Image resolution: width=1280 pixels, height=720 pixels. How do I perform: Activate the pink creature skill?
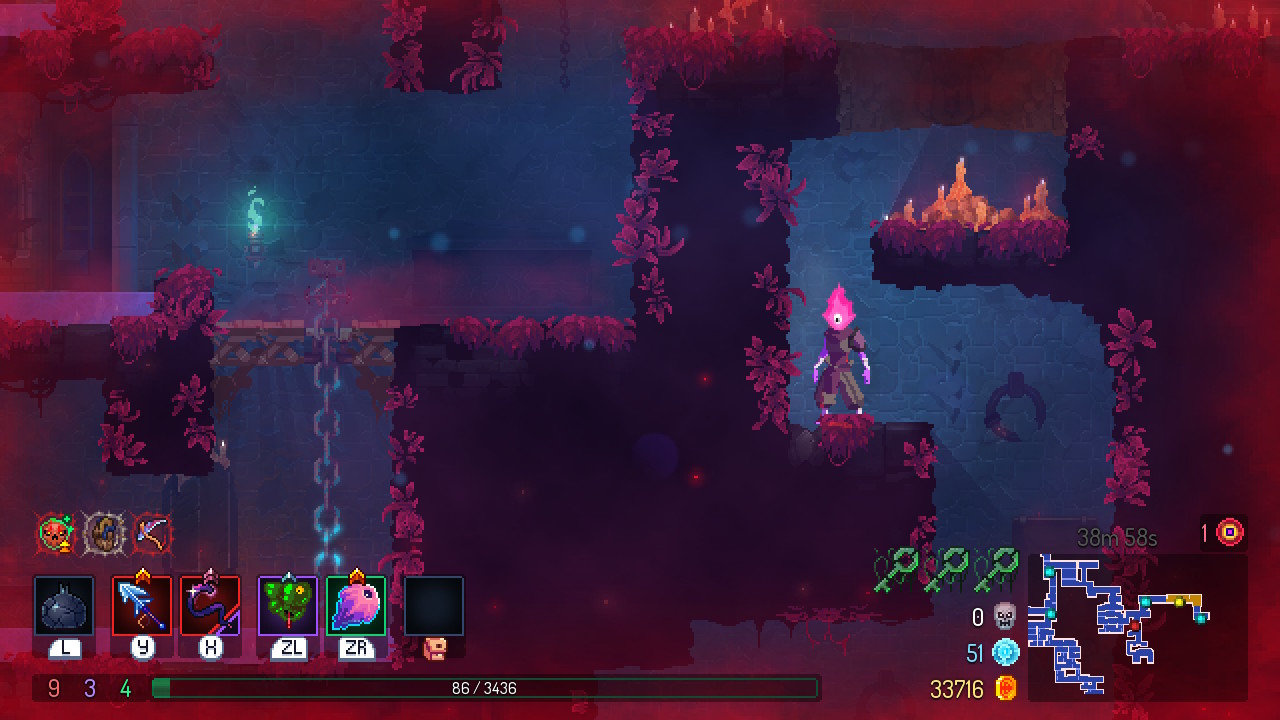pos(356,605)
